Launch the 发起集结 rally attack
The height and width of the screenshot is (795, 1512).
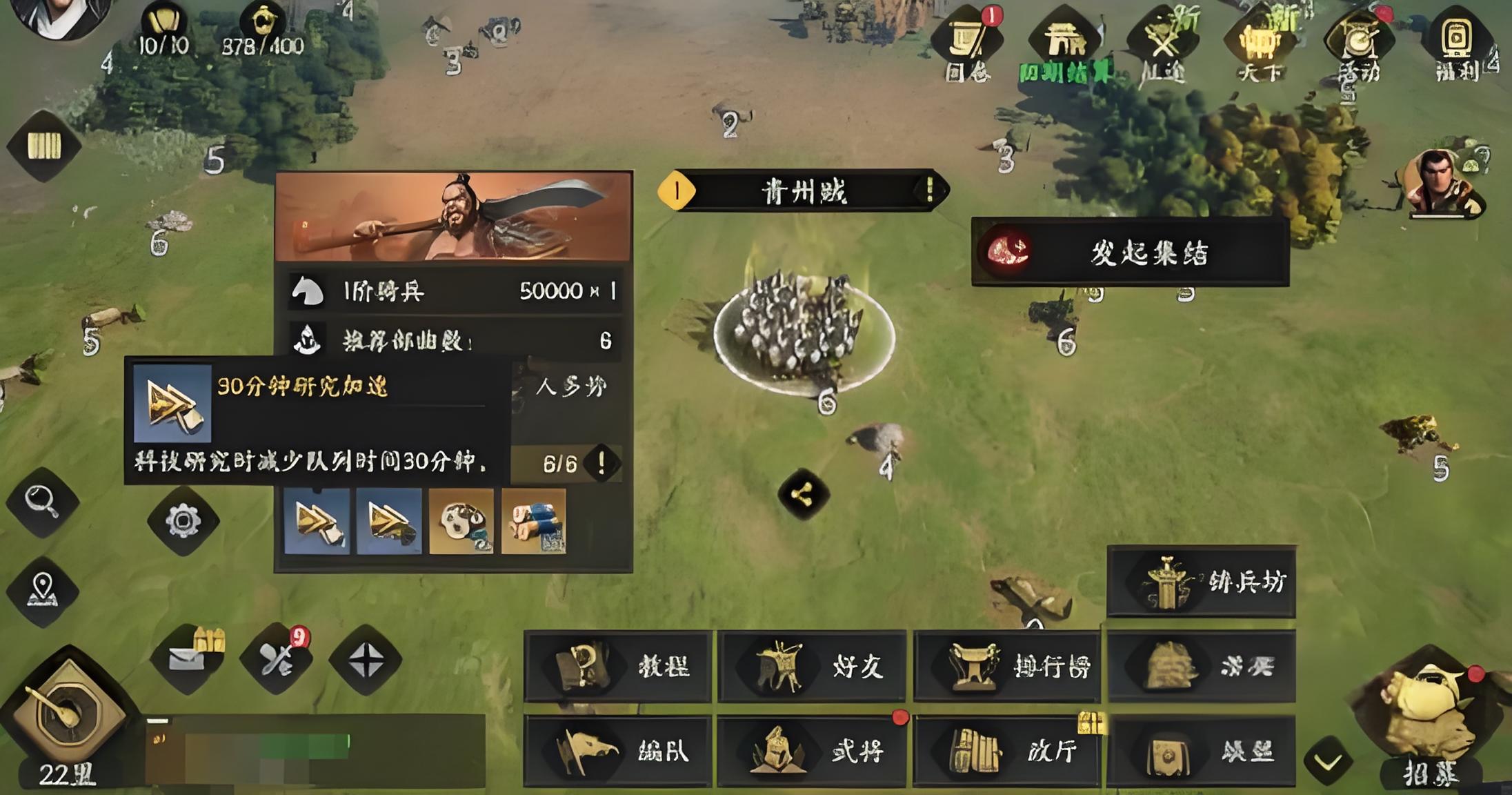click(1130, 253)
